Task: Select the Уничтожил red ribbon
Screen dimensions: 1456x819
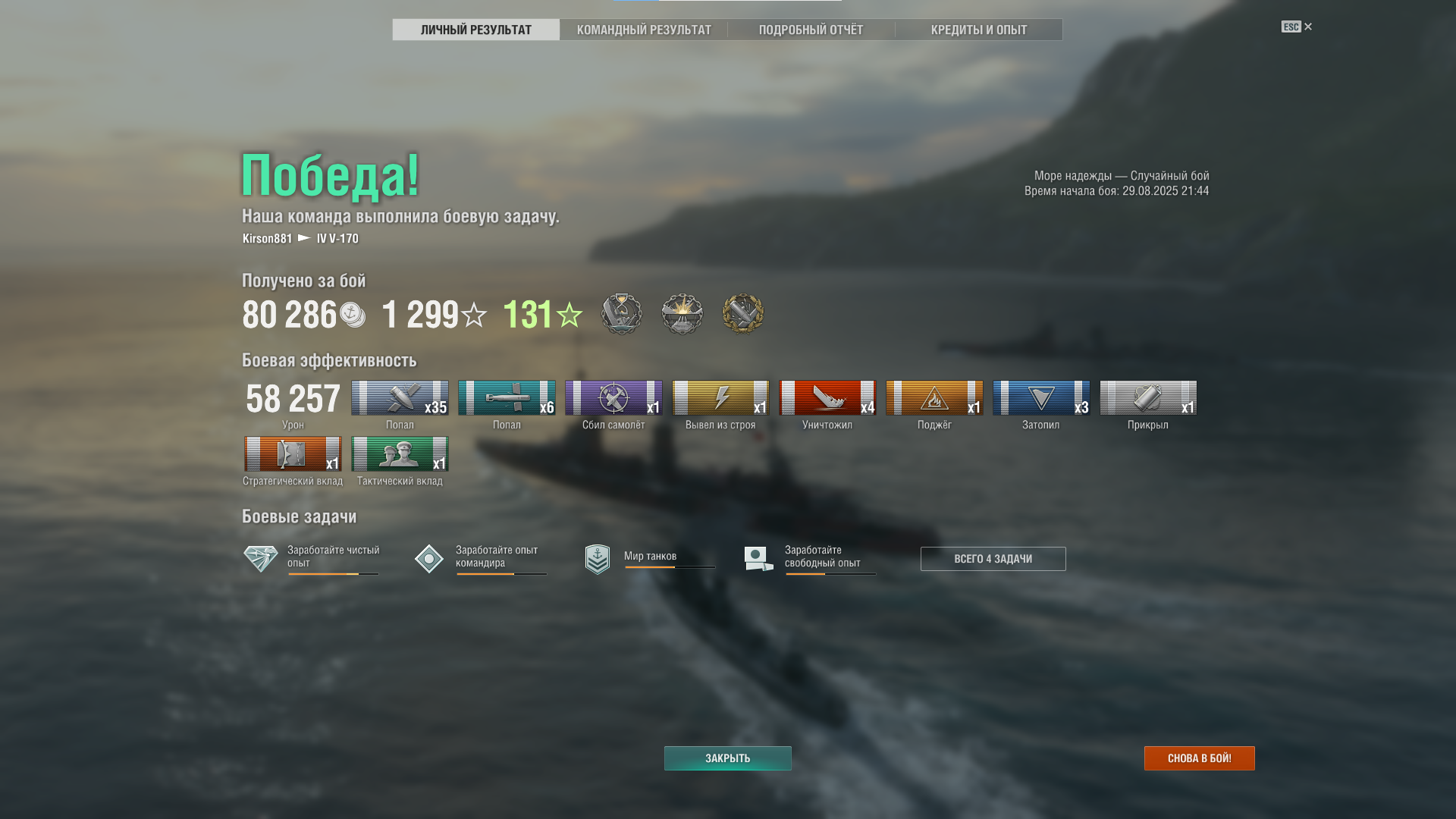Action: (x=827, y=398)
